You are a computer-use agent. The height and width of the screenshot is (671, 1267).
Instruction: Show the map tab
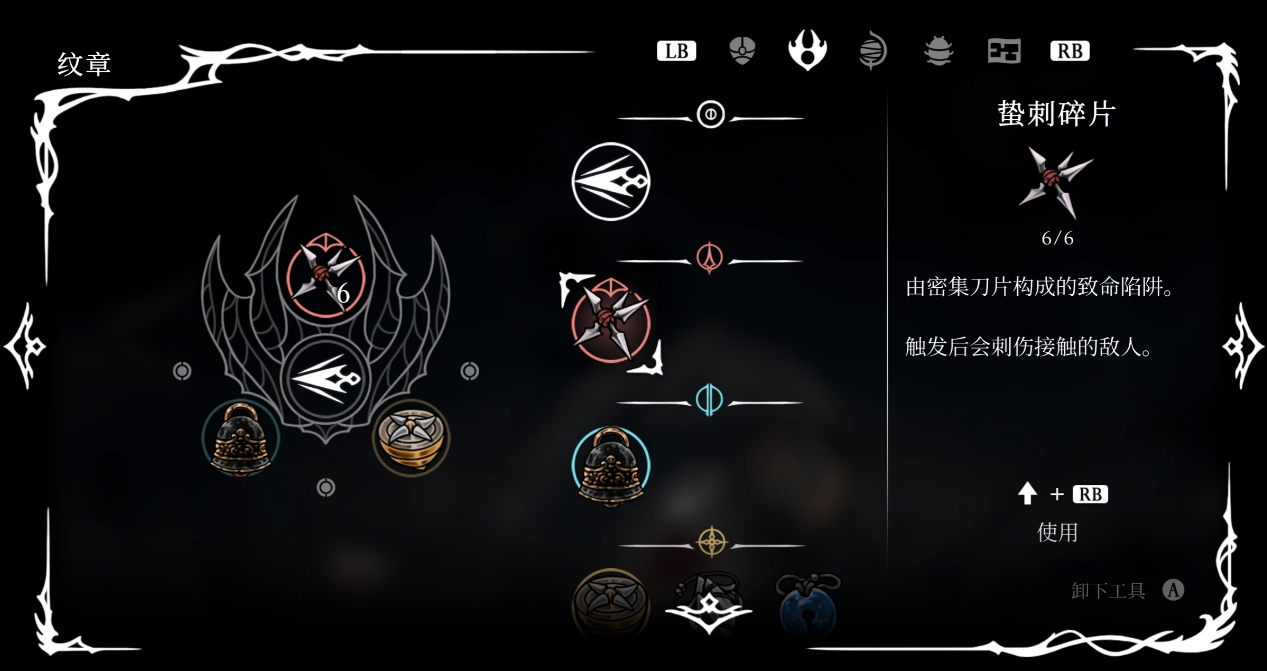point(1003,50)
